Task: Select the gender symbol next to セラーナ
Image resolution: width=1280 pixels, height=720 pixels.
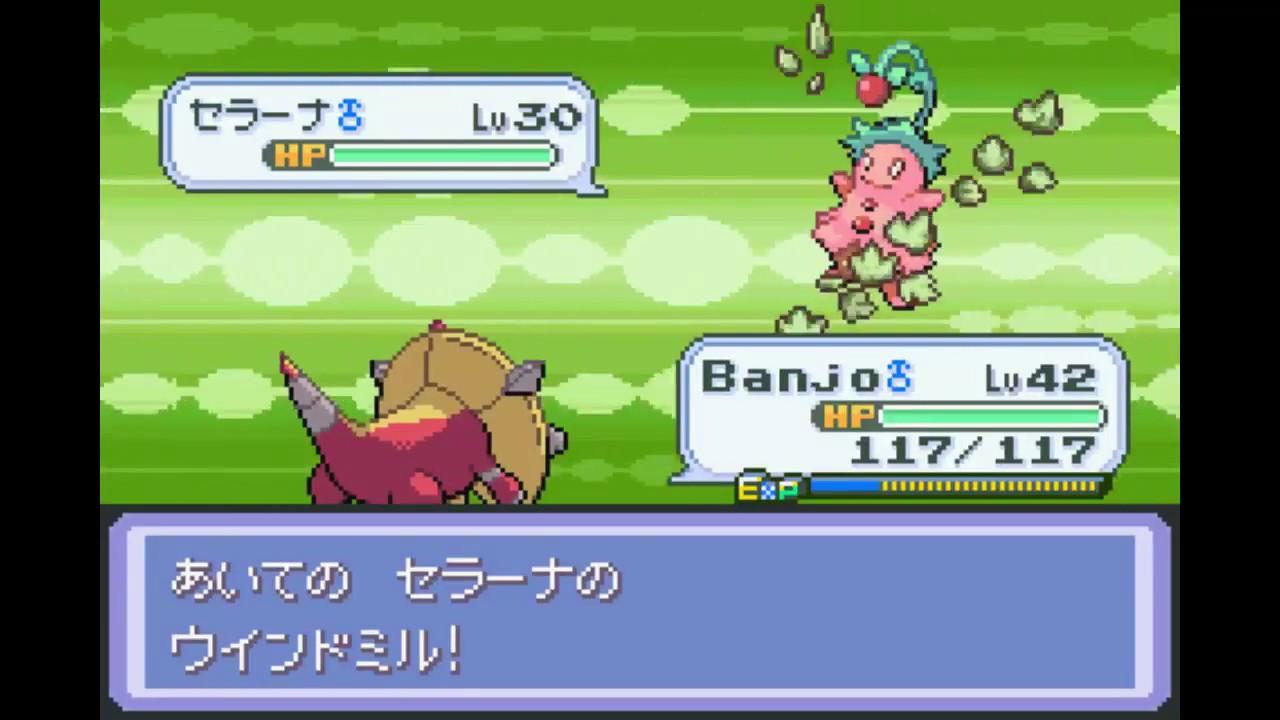Action: tap(348, 113)
